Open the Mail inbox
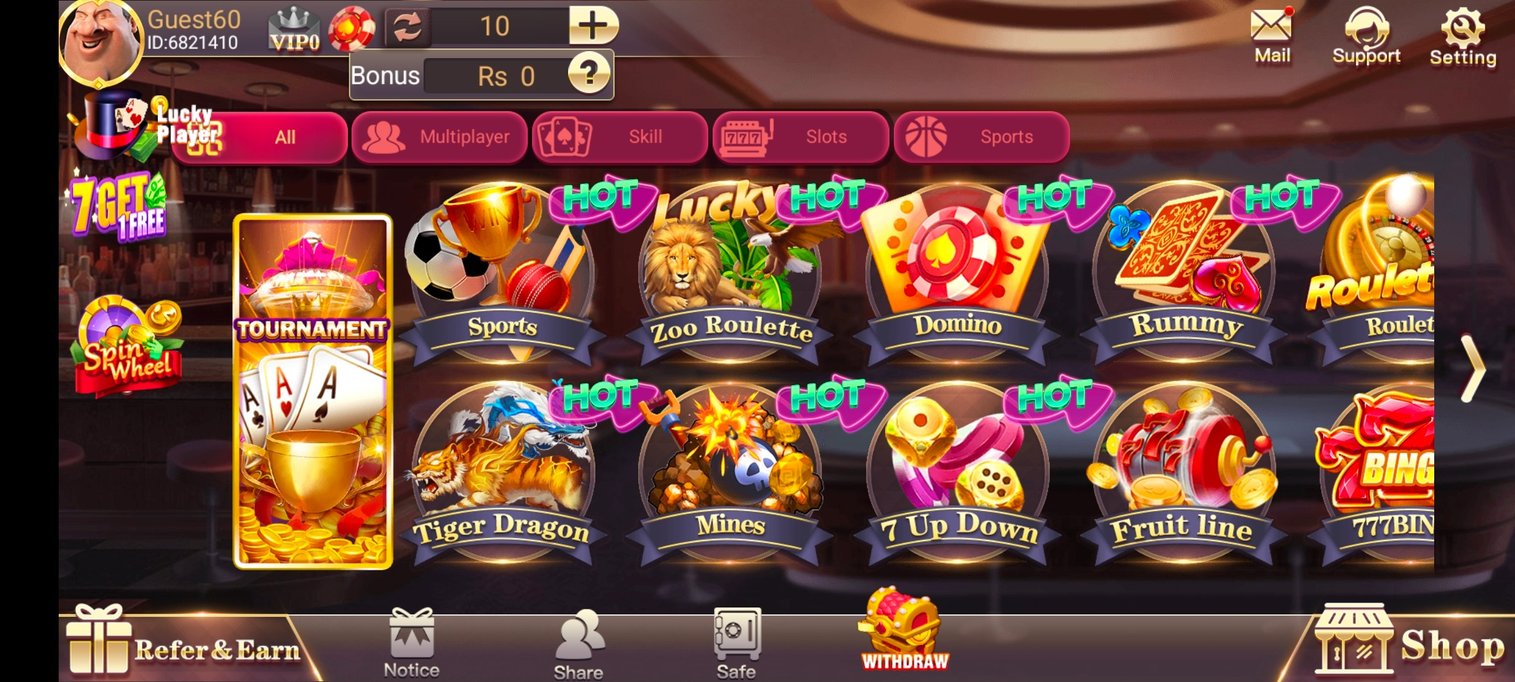The height and width of the screenshot is (682, 1515). [x=1272, y=35]
